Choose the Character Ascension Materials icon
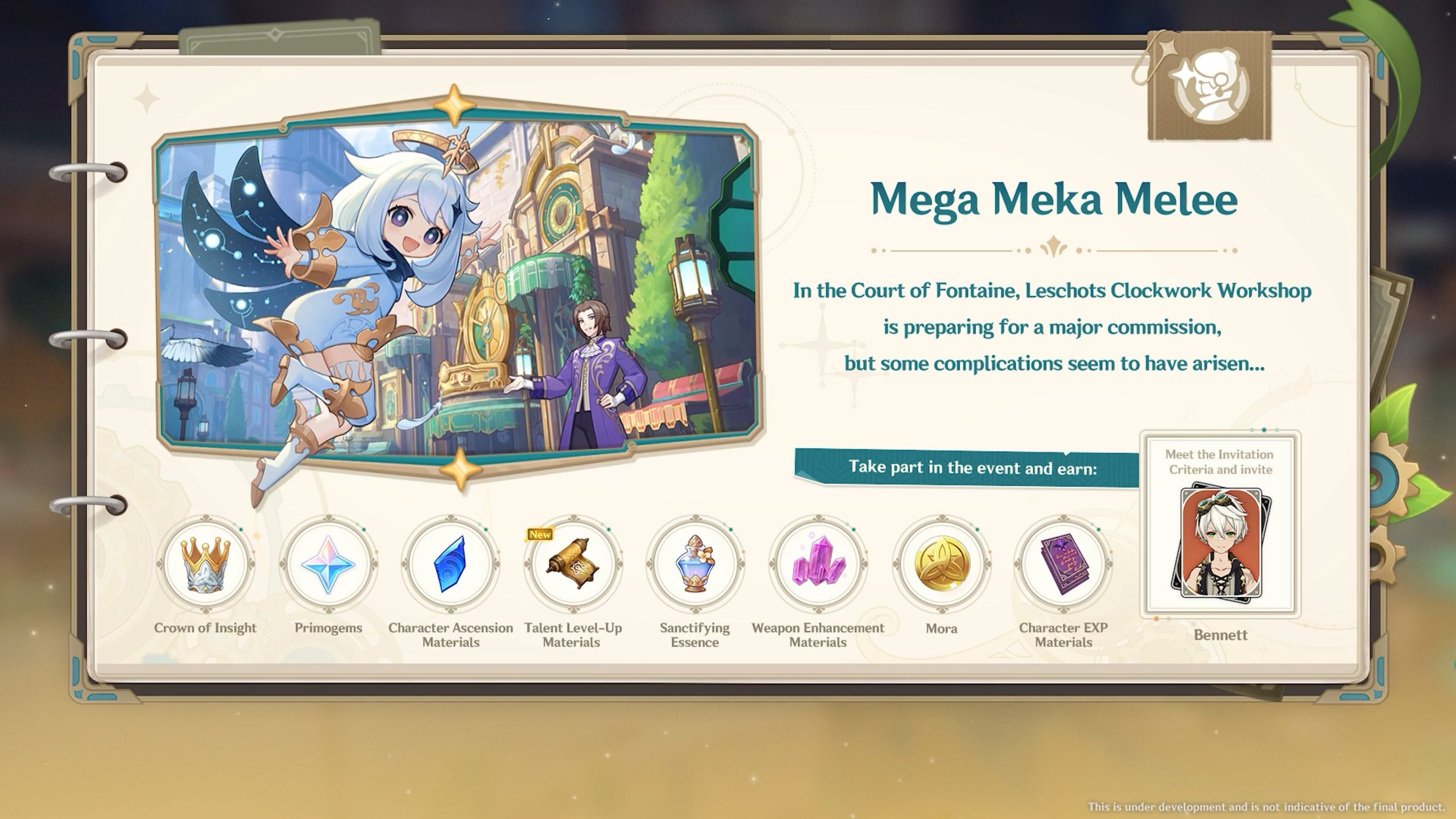This screenshot has width=1456, height=819. 450,564
